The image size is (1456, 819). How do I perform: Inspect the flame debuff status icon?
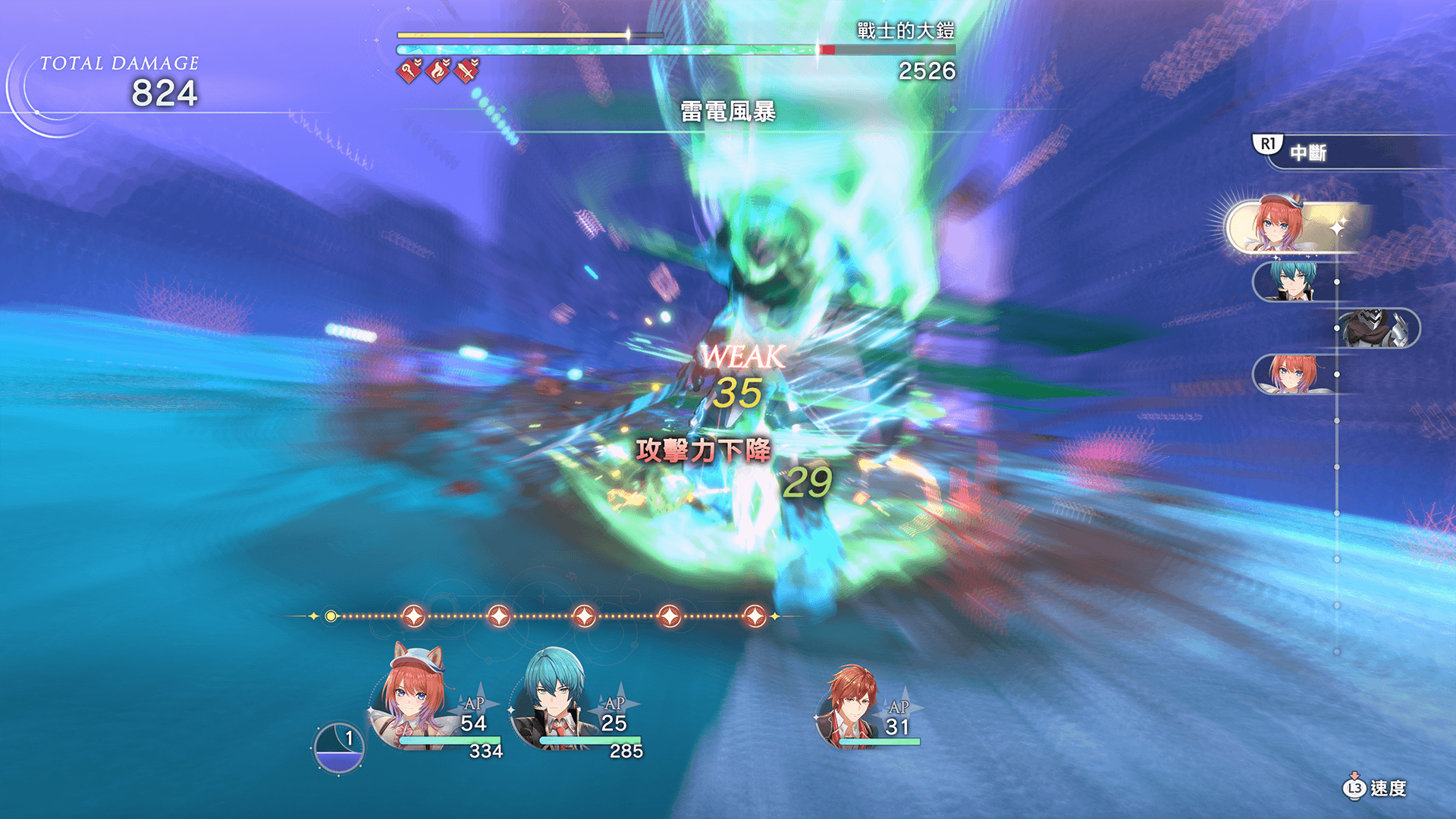pos(438,71)
